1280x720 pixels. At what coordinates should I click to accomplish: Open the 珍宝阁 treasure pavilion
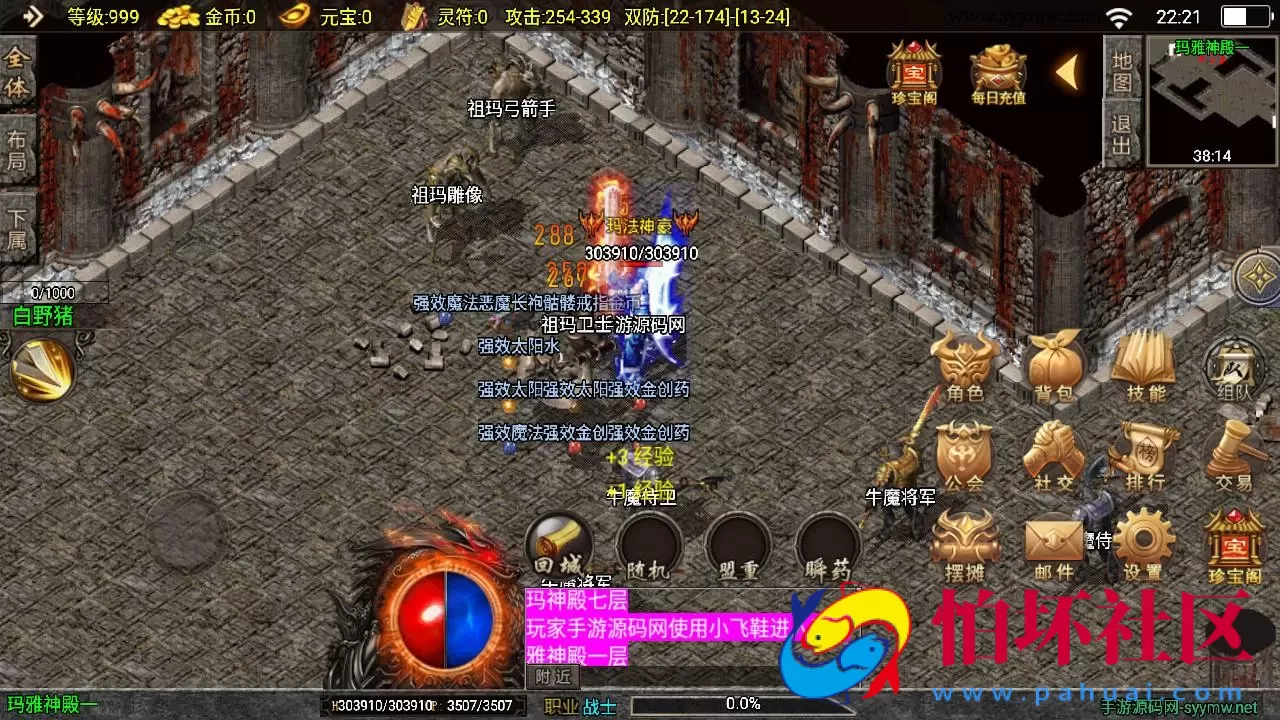1235,545
